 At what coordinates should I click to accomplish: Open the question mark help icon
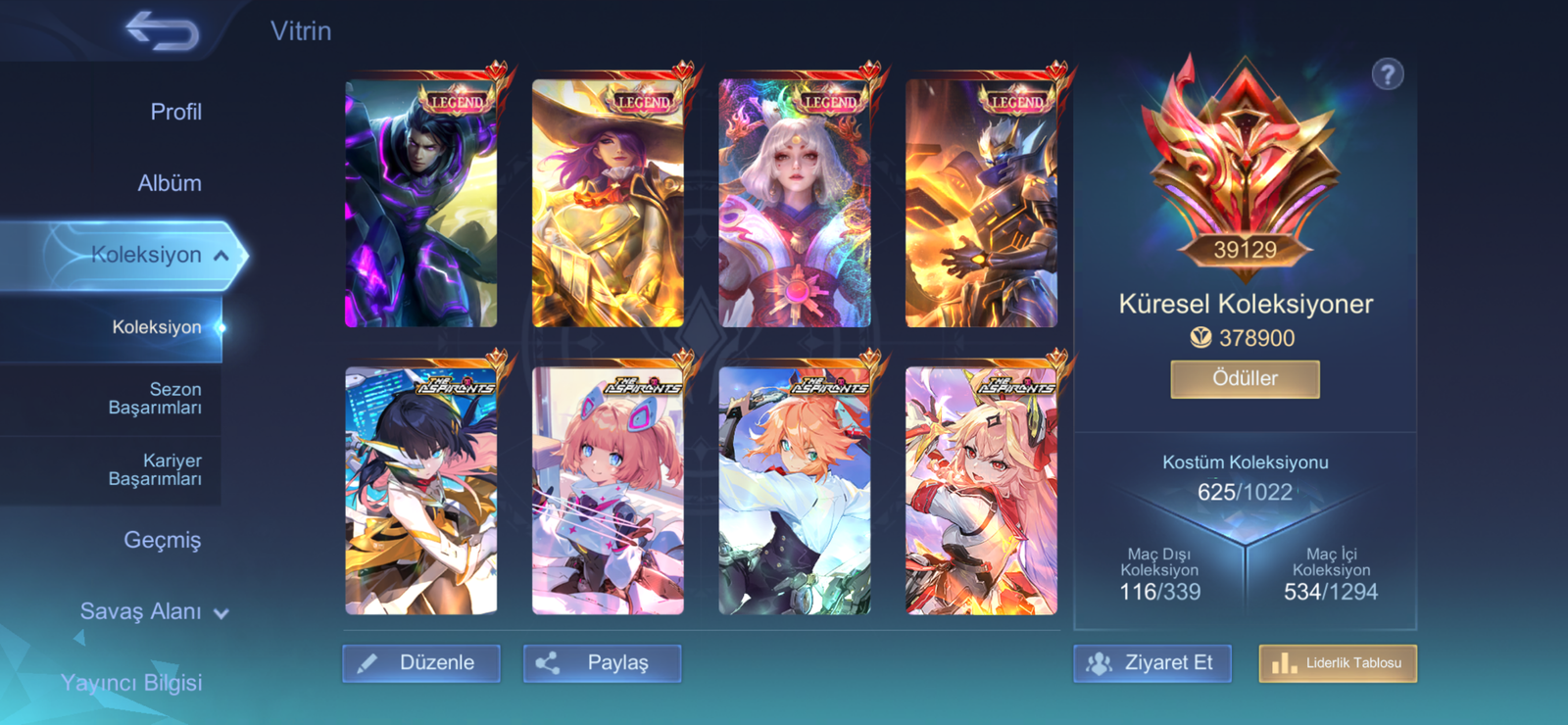coord(1387,74)
